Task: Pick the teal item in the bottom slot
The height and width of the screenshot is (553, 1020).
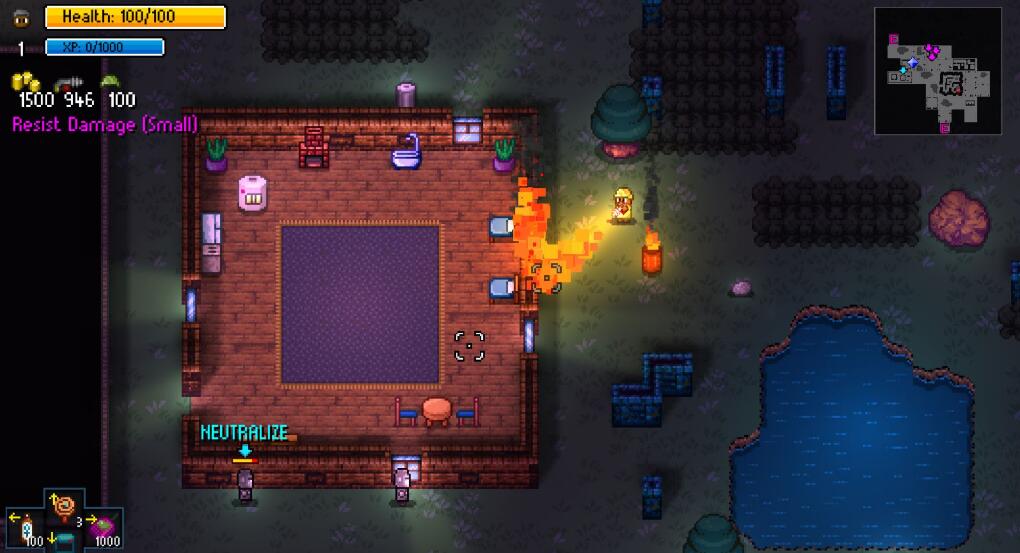Action: pos(66,540)
